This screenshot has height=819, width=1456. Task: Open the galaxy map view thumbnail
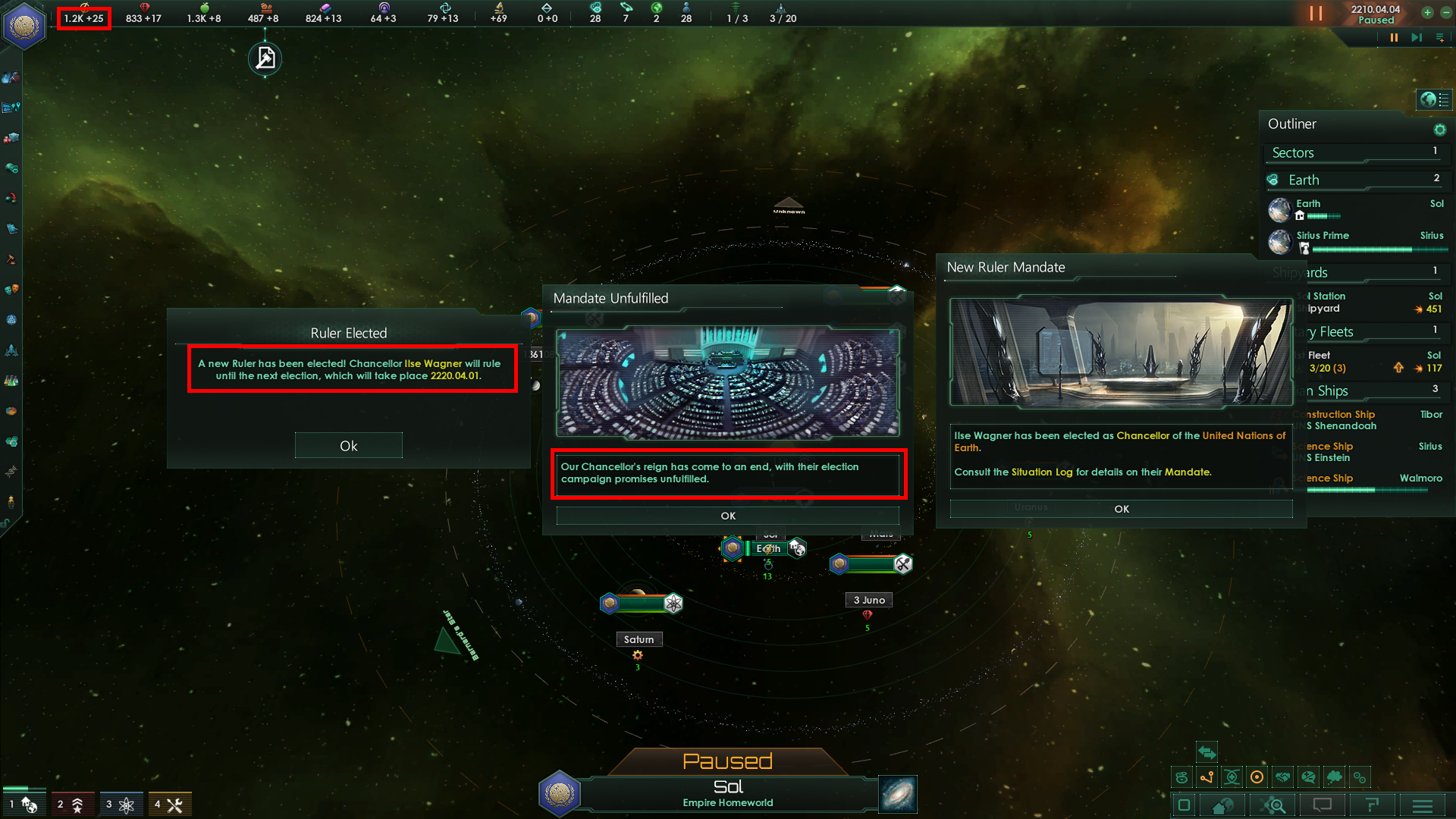point(898,794)
